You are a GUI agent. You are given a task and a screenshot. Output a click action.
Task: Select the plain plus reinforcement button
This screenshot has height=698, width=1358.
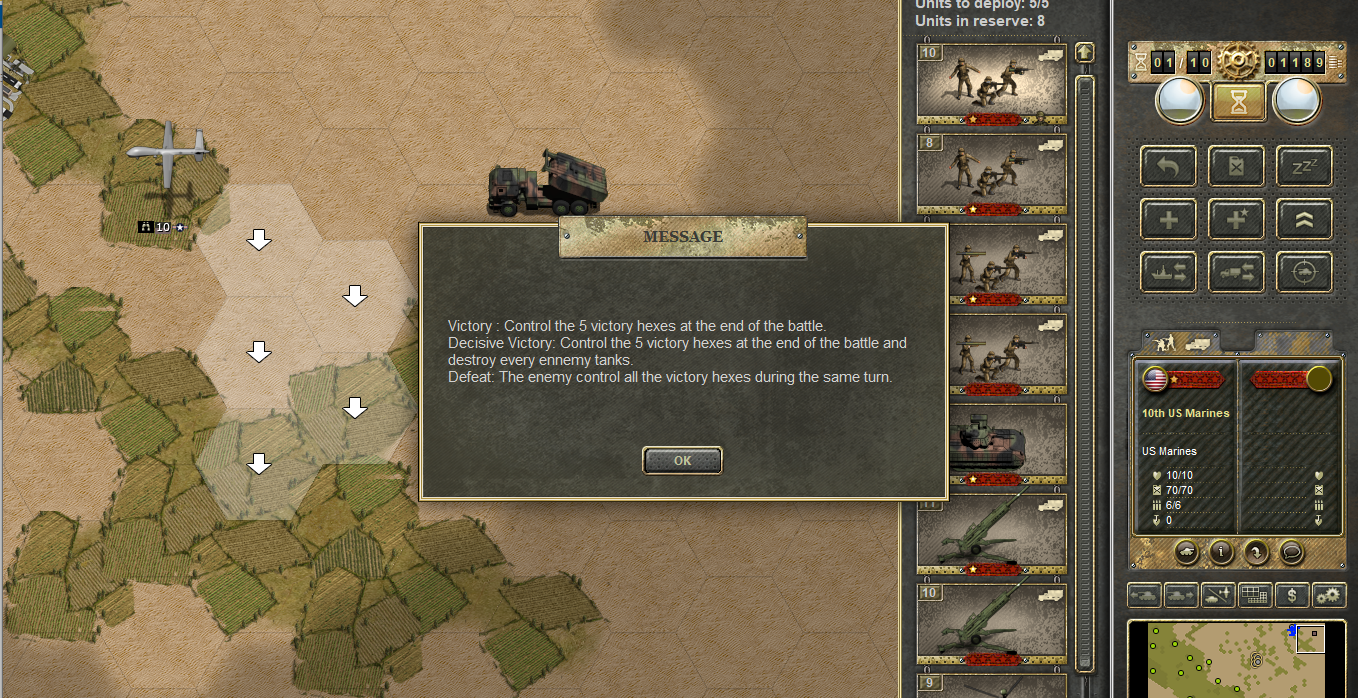click(1169, 219)
